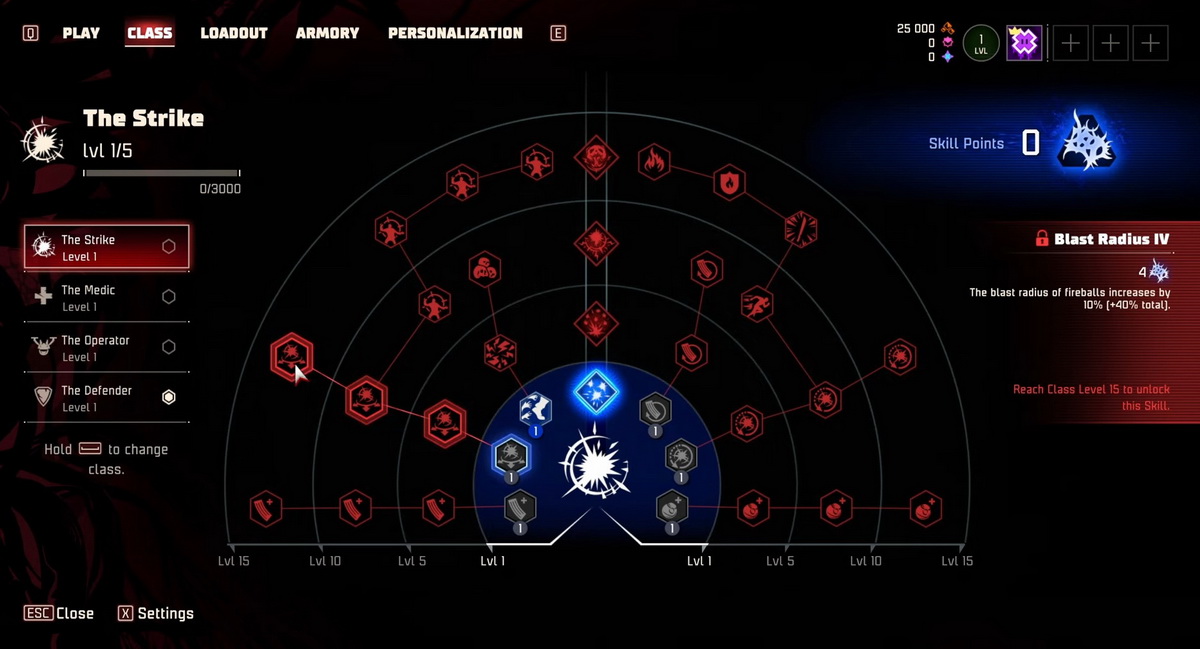Close the class menu
Image resolution: width=1200 pixels, height=649 pixels.
[60, 613]
